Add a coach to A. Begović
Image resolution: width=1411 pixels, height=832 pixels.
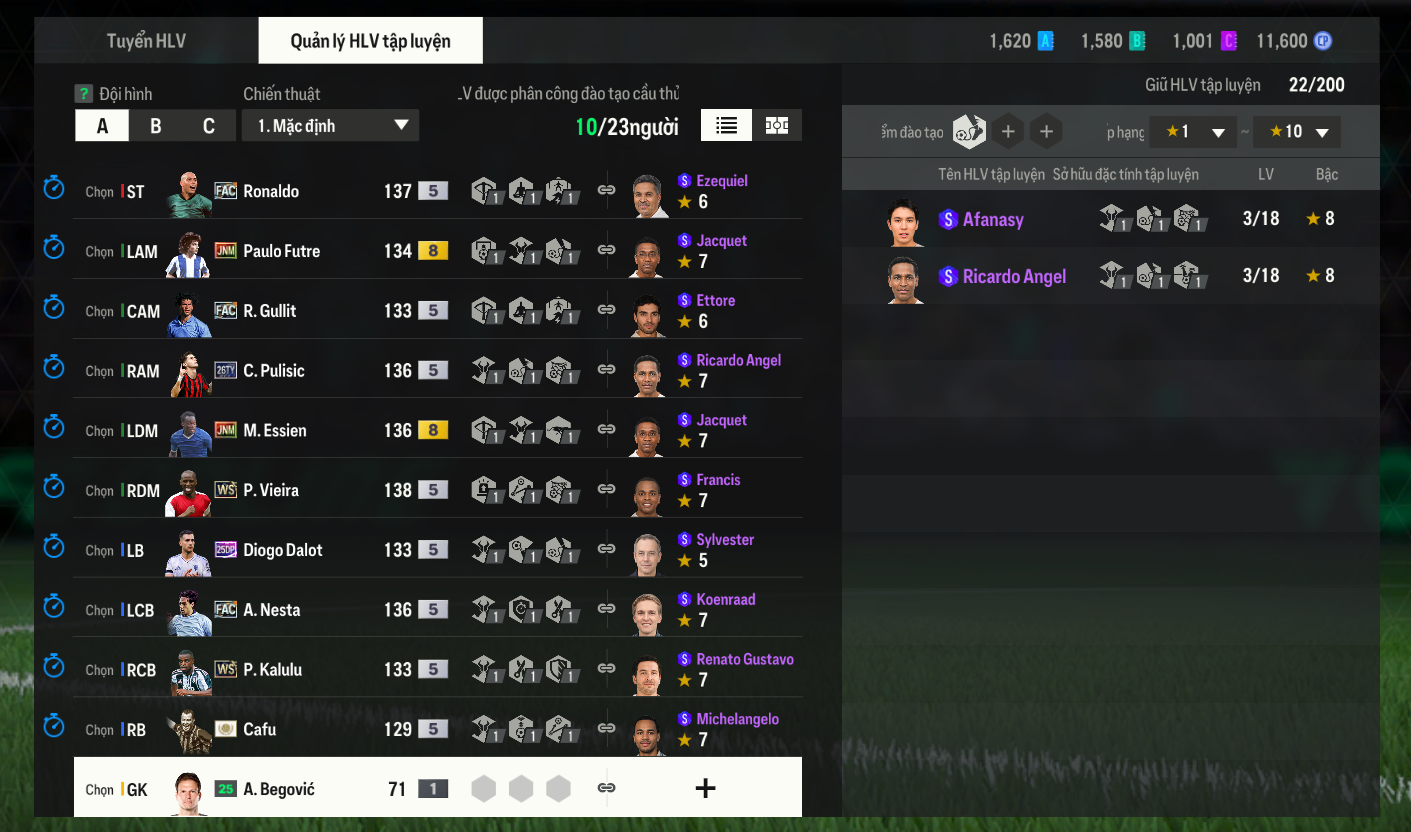click(705, 788)
